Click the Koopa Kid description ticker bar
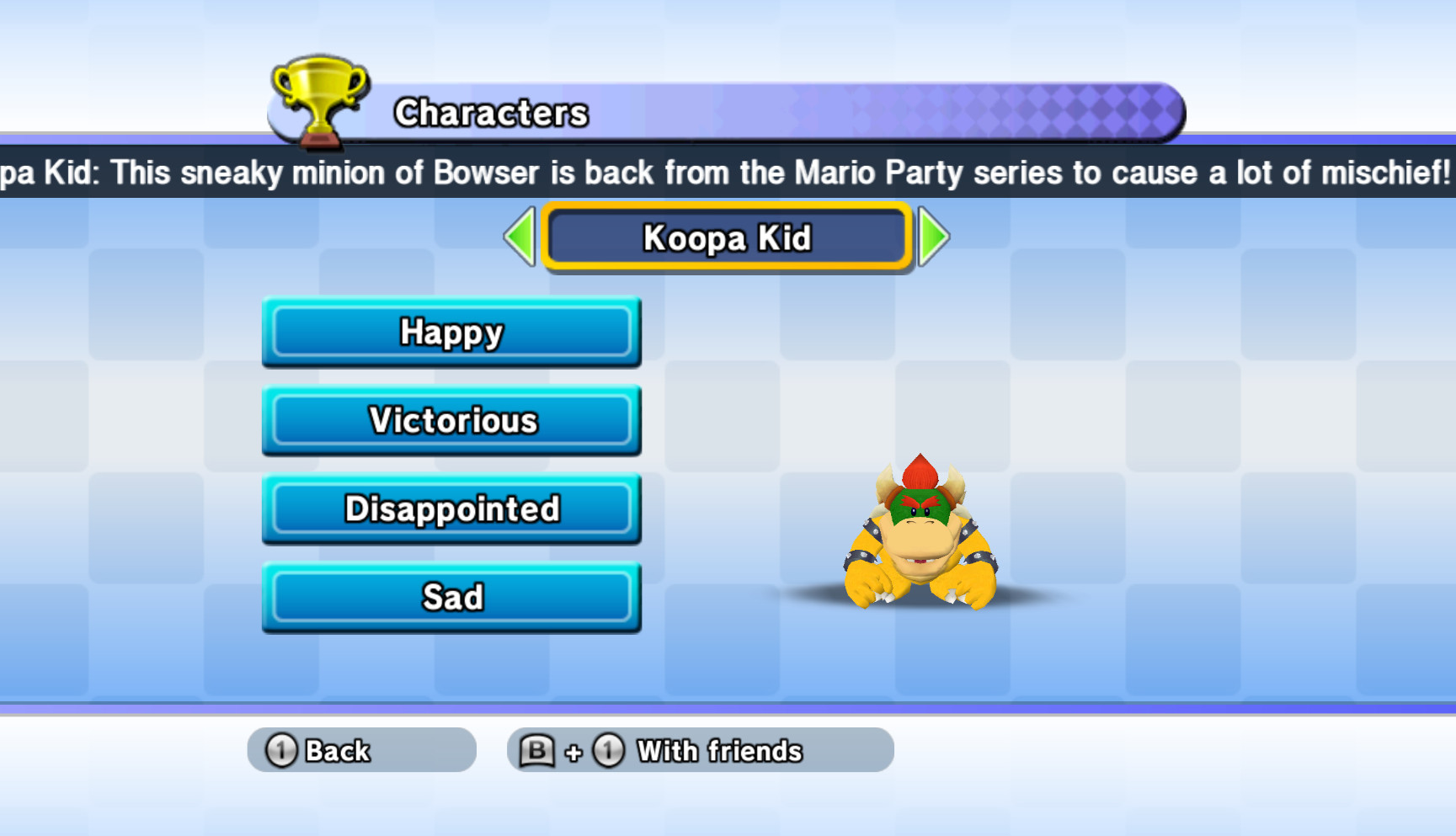Viewport: 1456px width, 836px height. pos(728,172)
